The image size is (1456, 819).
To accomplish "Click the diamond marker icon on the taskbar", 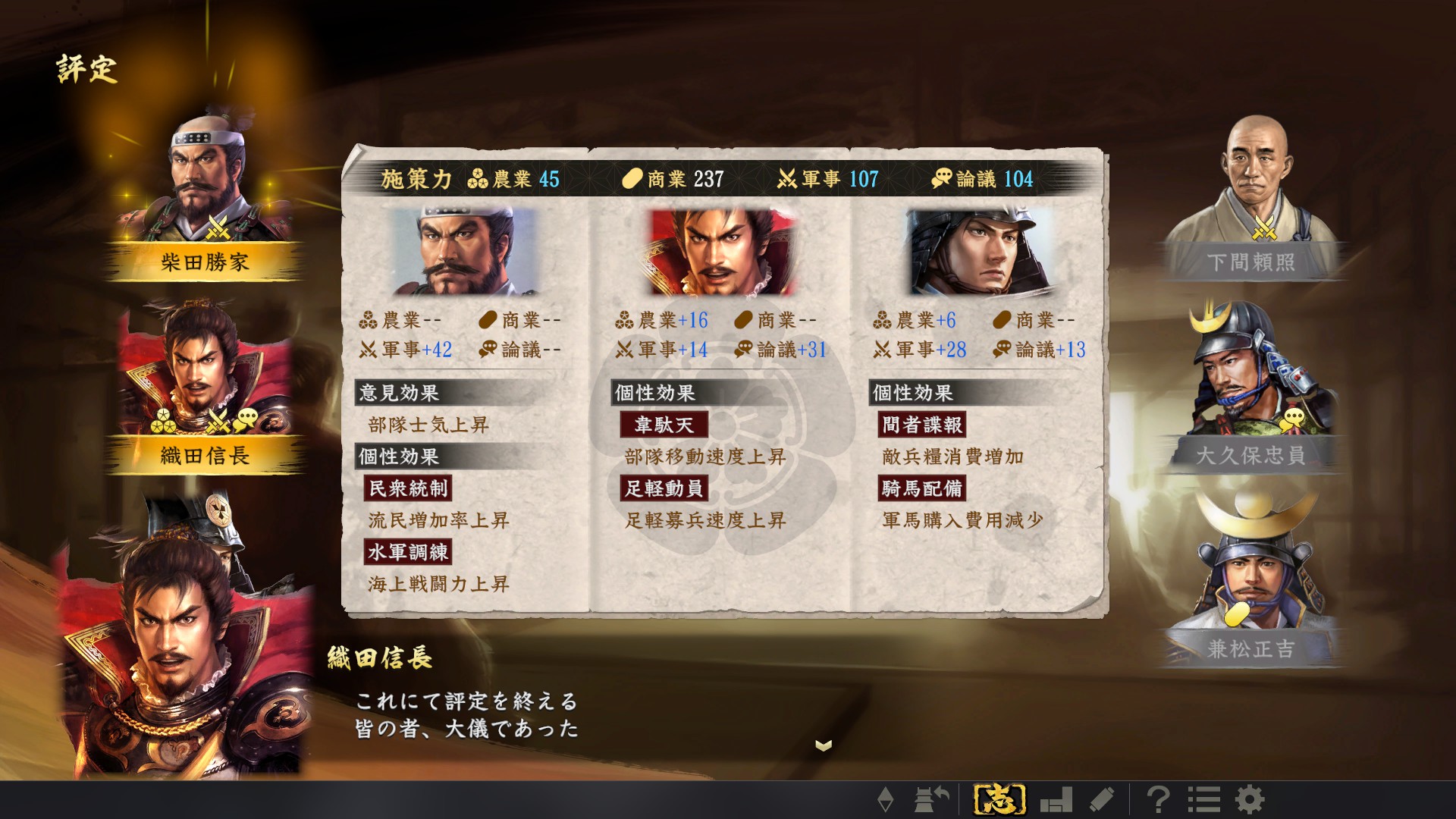I will 886,800.
